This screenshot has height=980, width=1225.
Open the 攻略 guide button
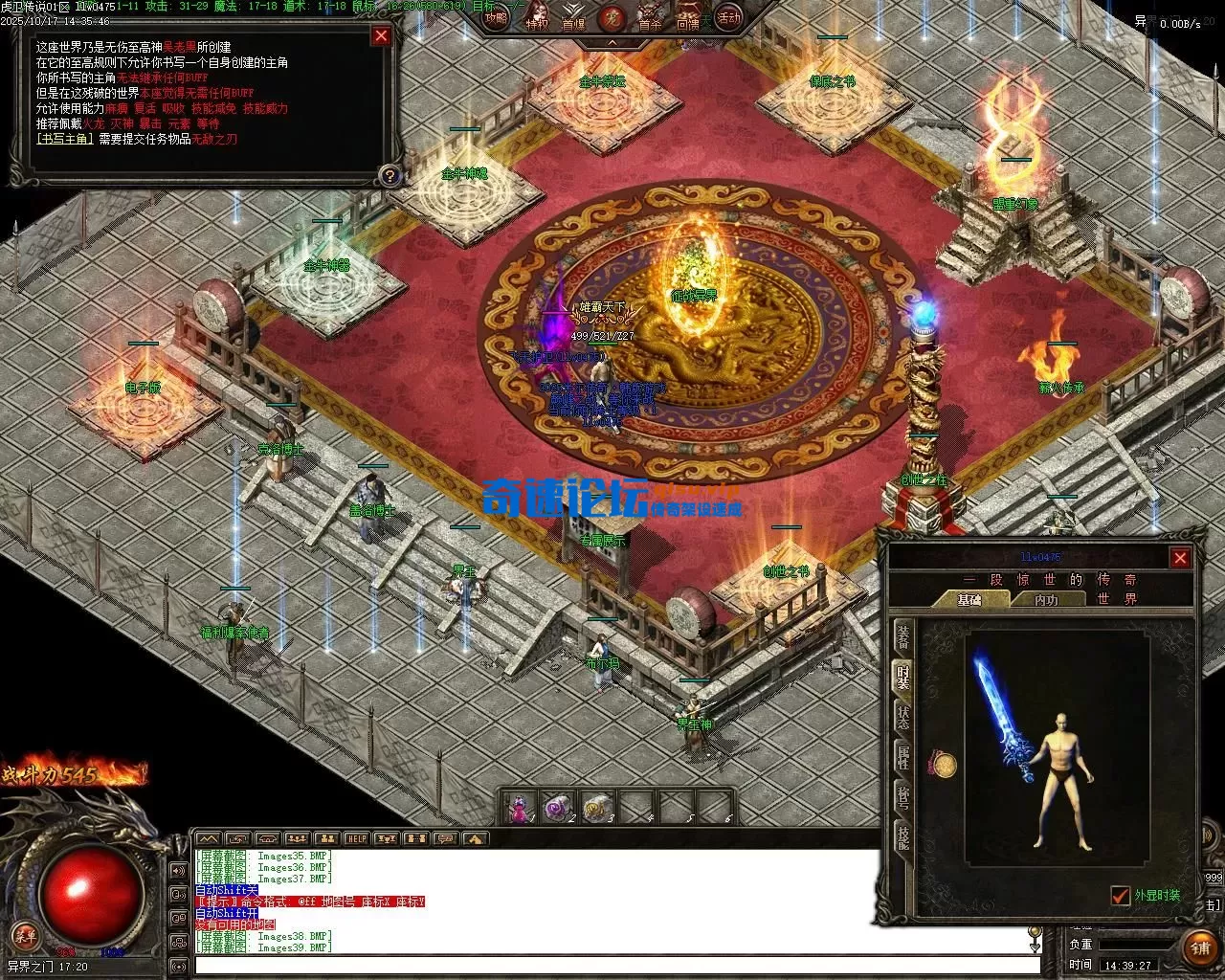(x=496, y=17)
